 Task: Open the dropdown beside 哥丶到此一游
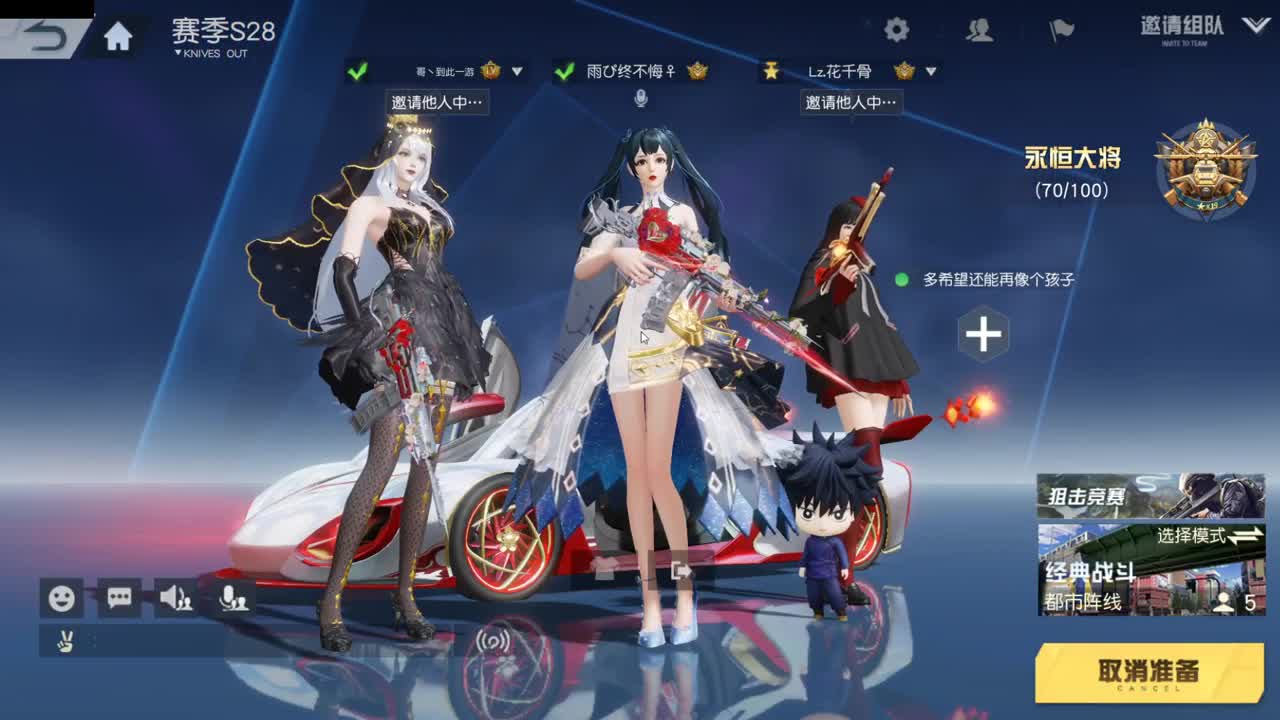pyautogui.click(x=516, y=72)
